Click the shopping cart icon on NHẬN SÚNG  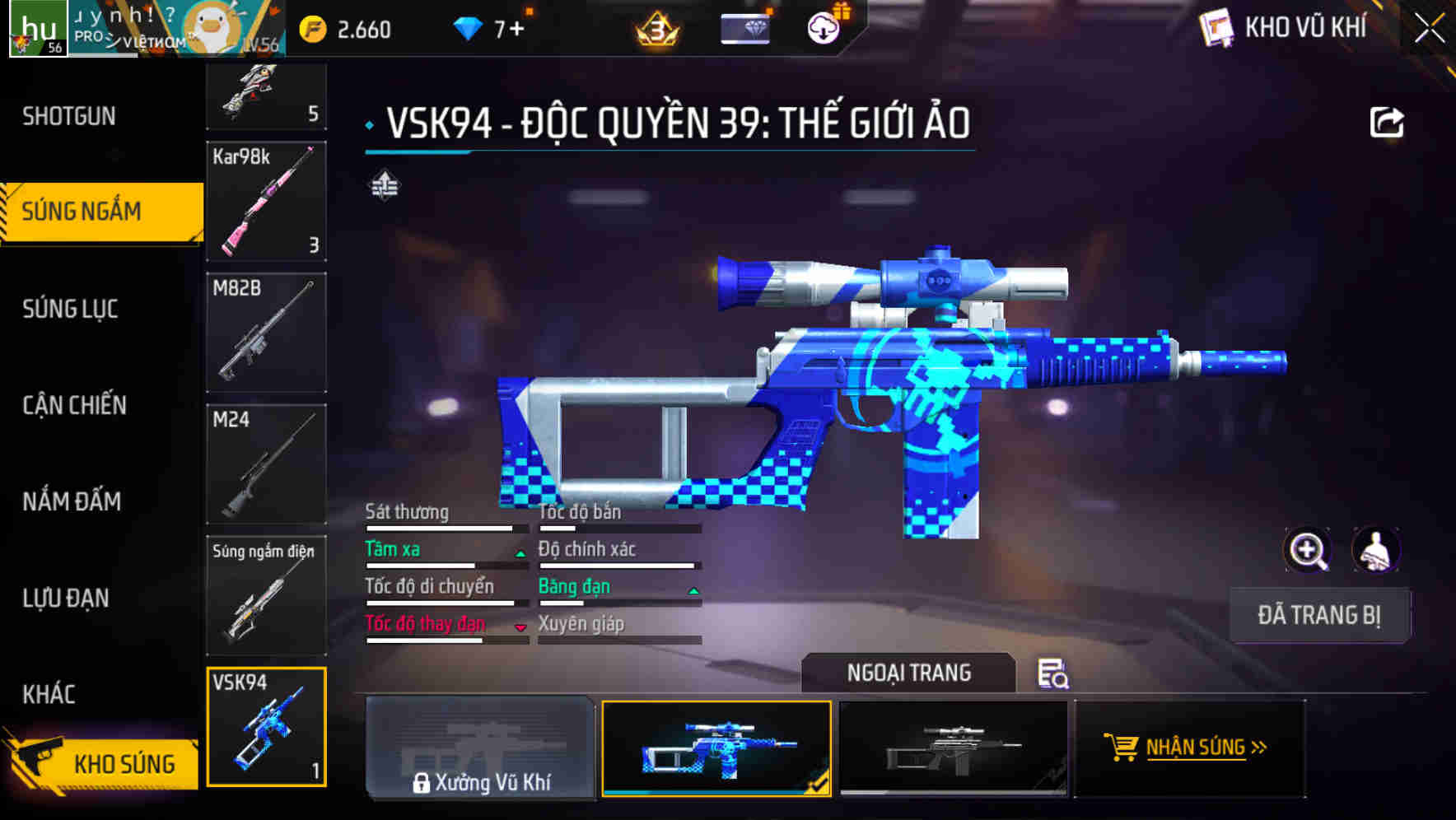coord(1122,748)
